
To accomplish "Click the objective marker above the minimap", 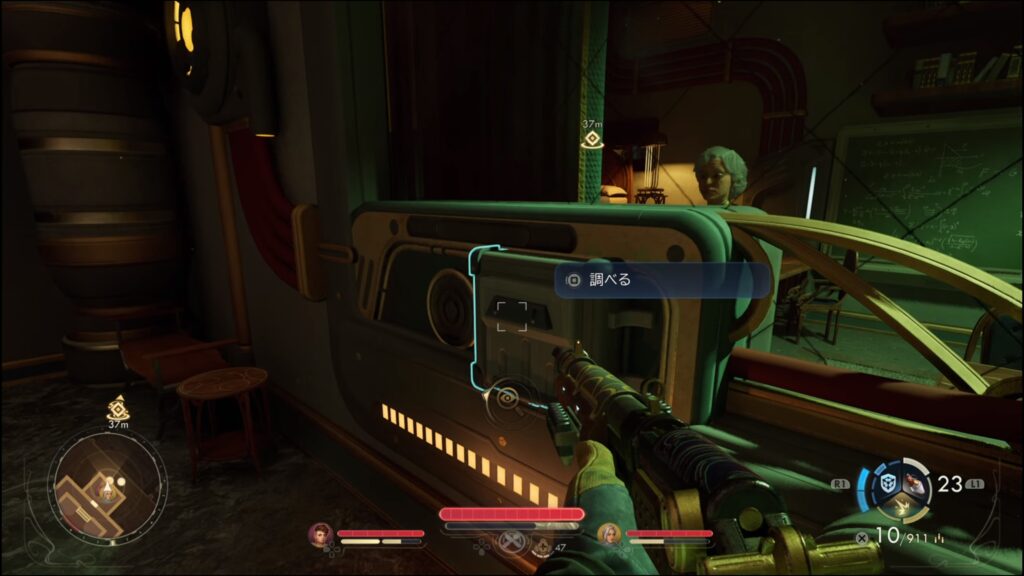I will (116, 408).
